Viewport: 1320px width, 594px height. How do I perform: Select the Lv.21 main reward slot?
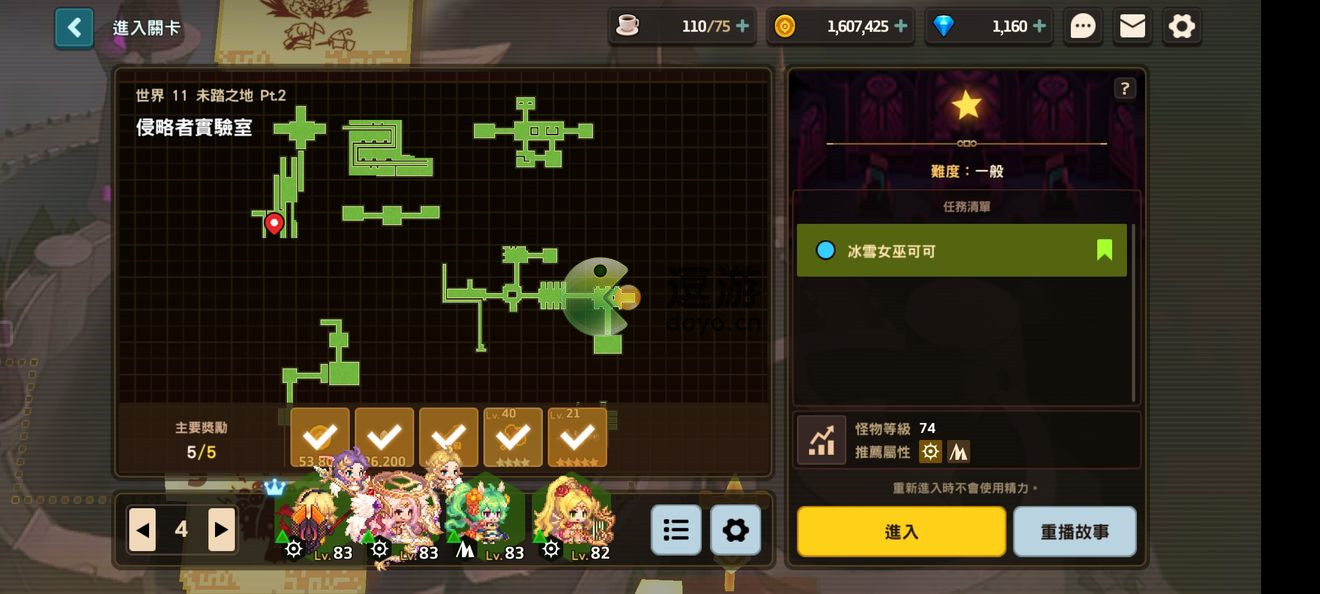(577, 437)
